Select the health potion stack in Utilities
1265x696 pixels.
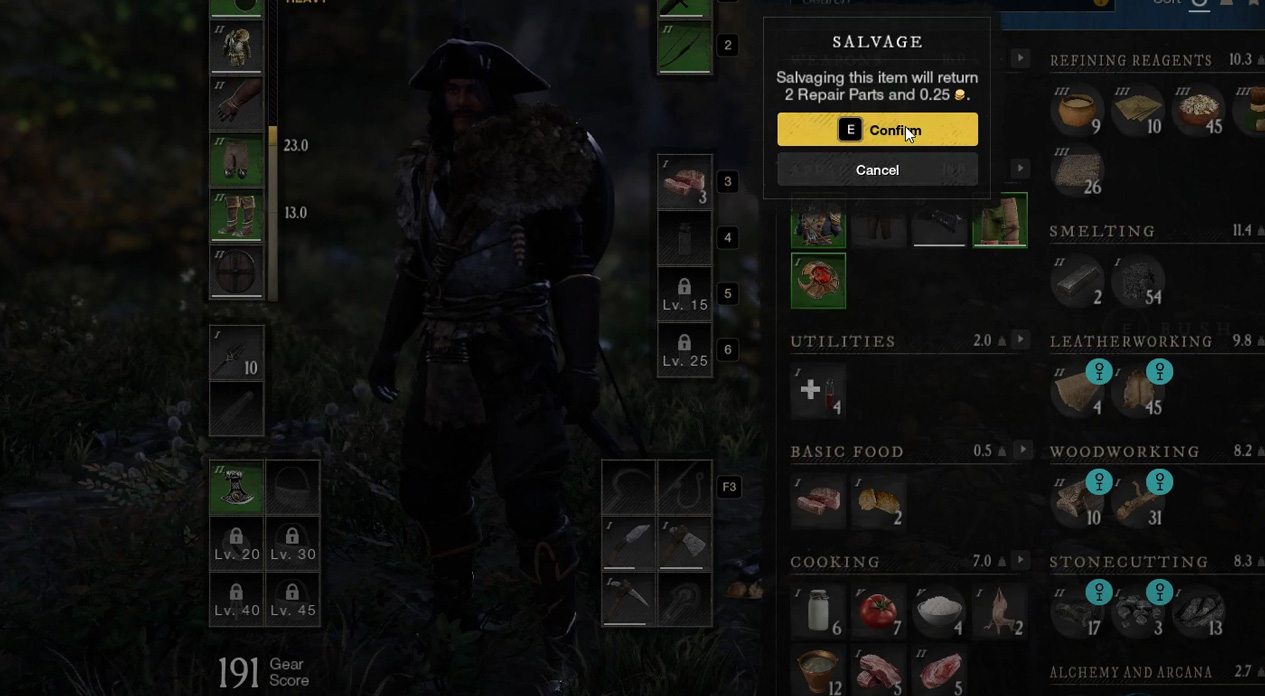[x=818, y=390]
